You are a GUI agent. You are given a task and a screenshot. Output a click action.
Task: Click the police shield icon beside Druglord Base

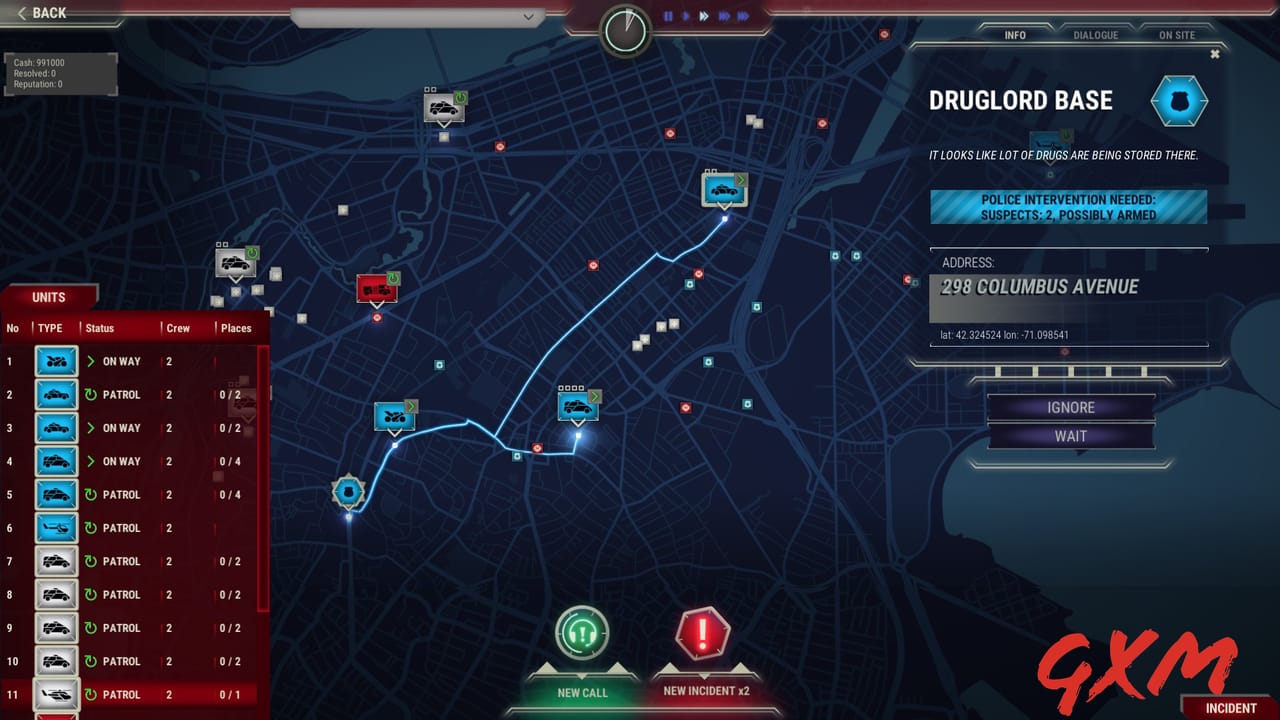(x=1179, y=100)
